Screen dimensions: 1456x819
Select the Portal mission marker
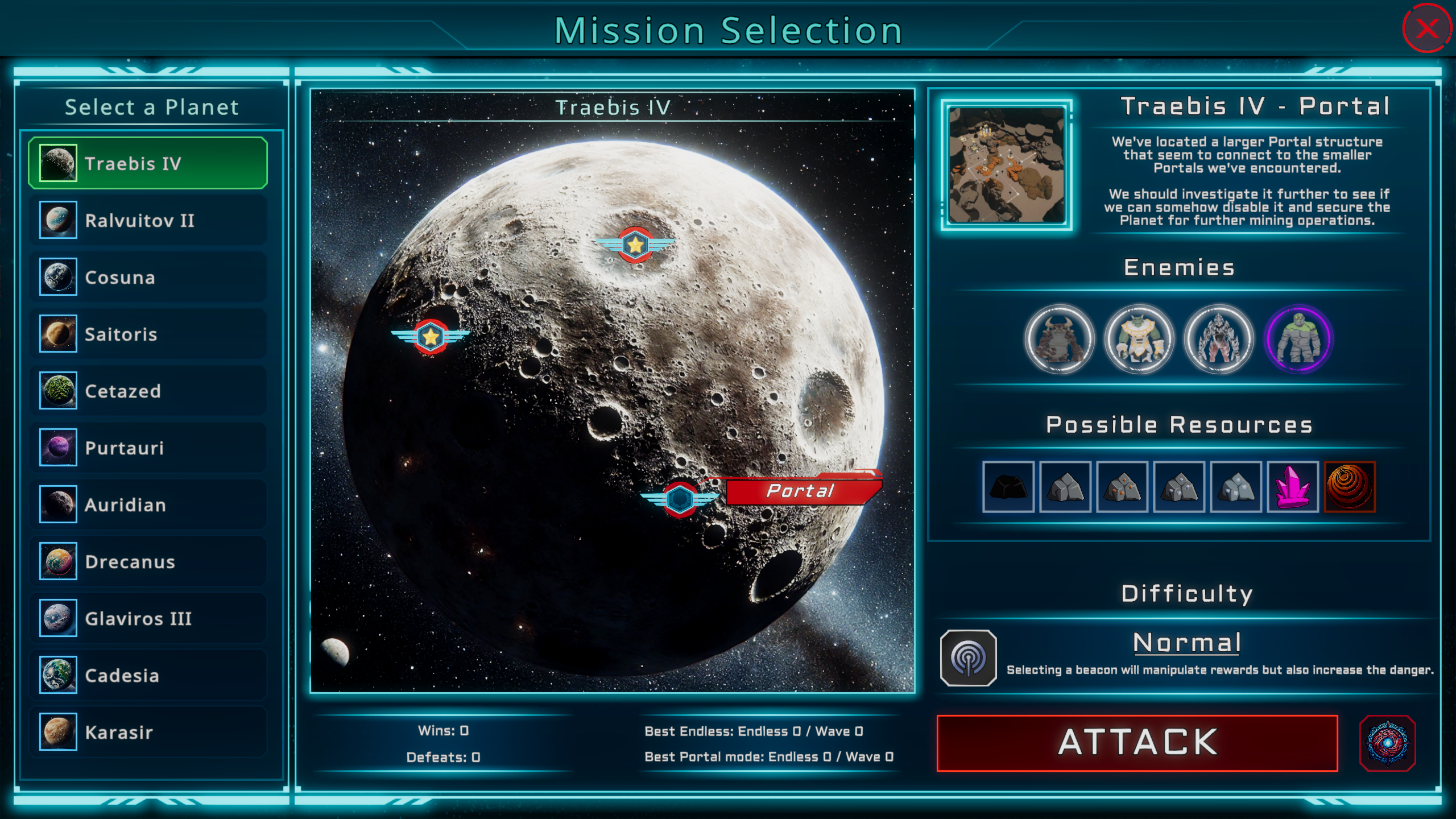(x=680, y=499)
